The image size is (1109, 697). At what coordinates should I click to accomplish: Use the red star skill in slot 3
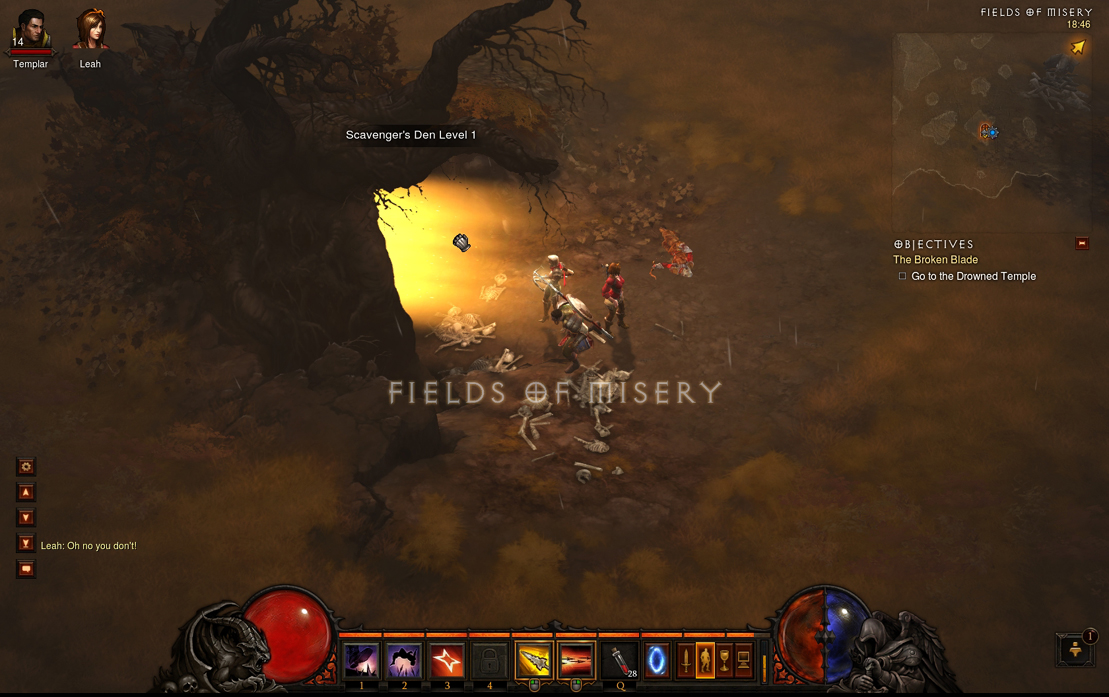pos(447,661)
